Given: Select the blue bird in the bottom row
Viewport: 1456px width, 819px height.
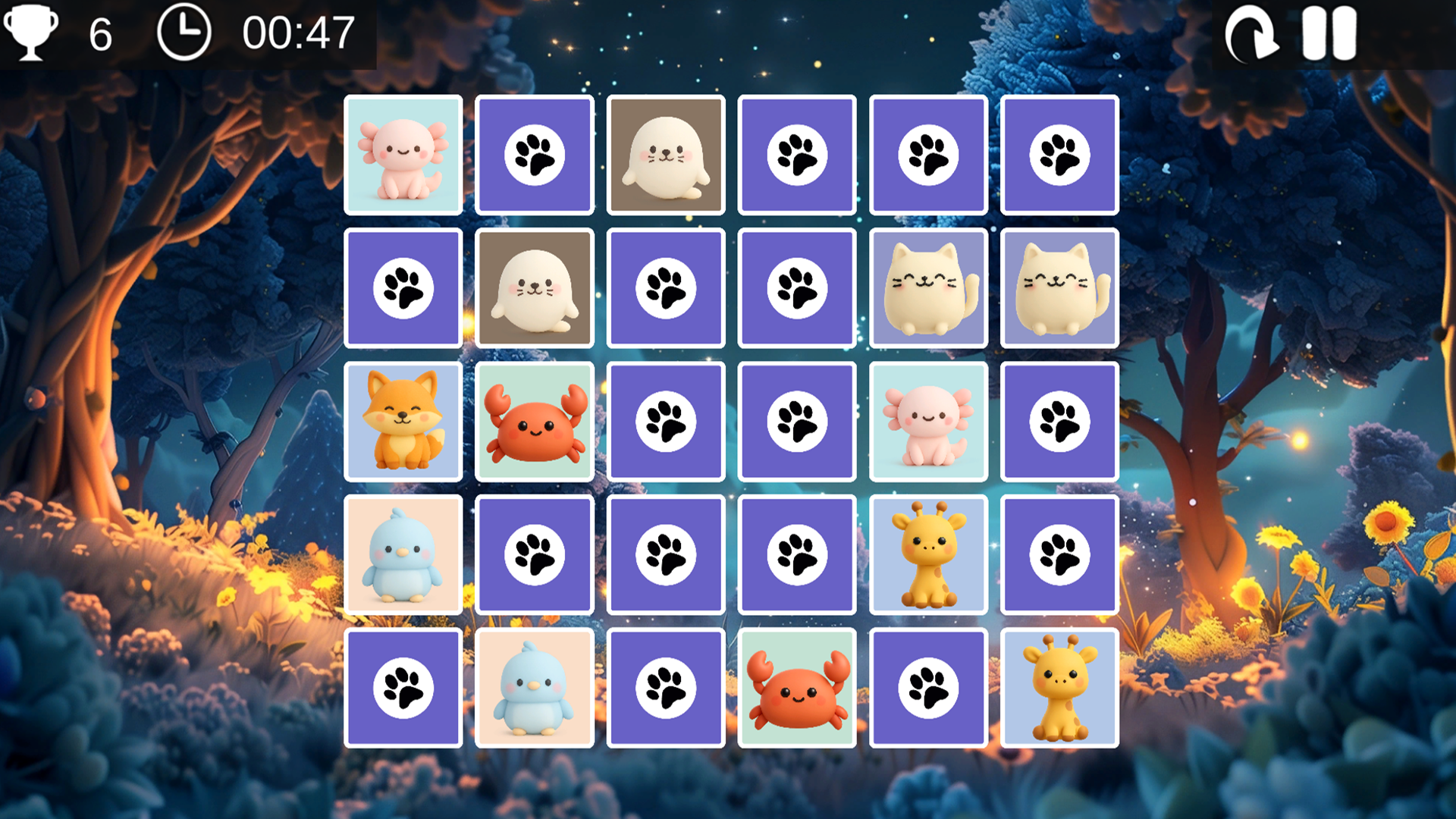Looking at the screenshot, I should pos(534,686).
